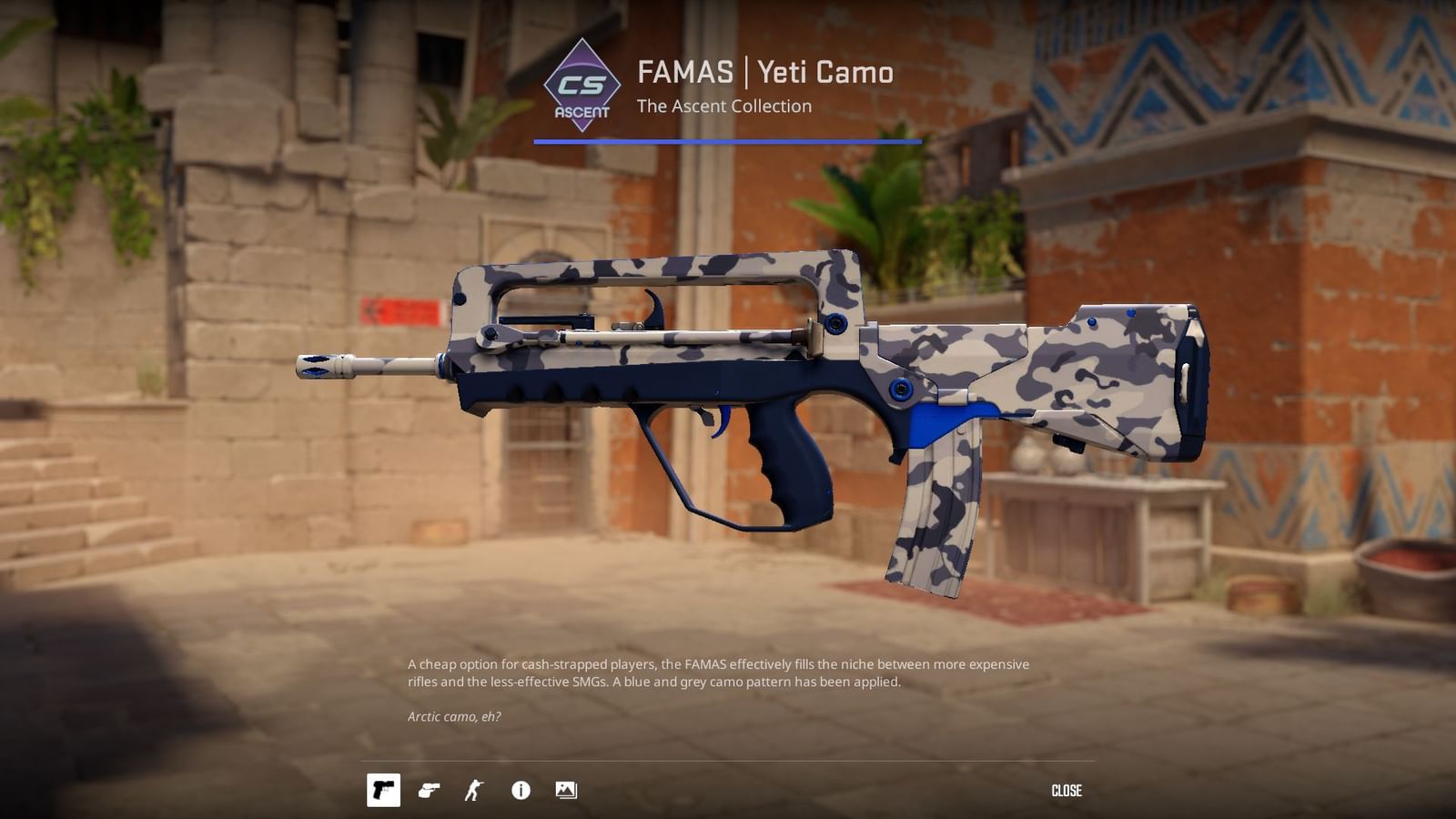The height and width of the screenshot is (819, 1456).
Task: Open the character model view icon
Action: [x=474, y=791]
